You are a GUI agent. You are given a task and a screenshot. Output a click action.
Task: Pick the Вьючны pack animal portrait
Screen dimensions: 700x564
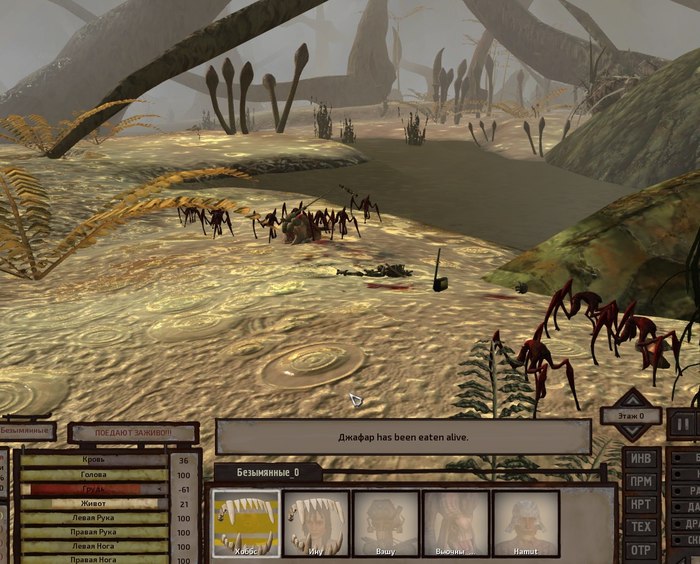coord(456,522)
